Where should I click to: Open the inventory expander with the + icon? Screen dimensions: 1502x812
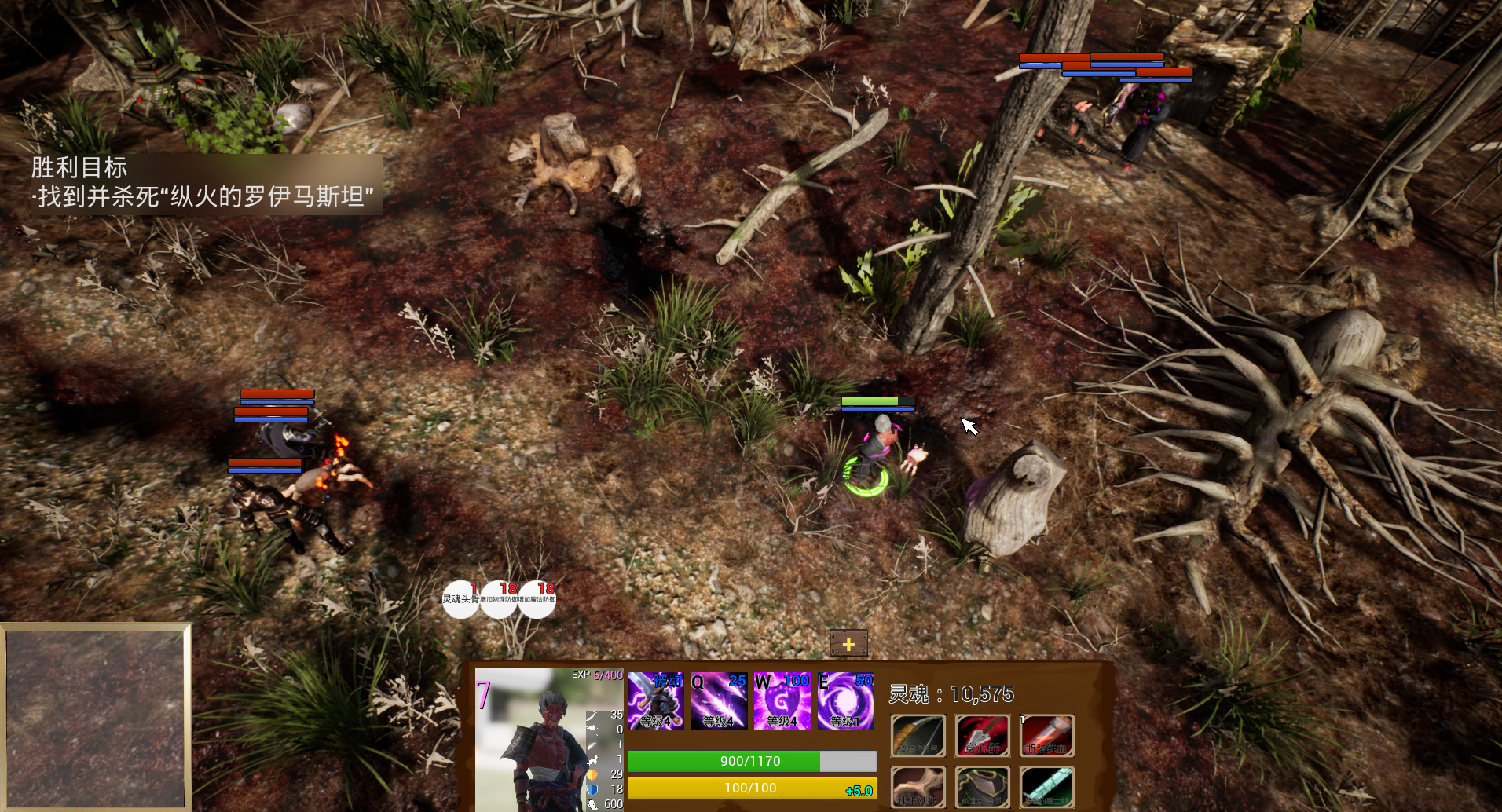pos(848,642)
